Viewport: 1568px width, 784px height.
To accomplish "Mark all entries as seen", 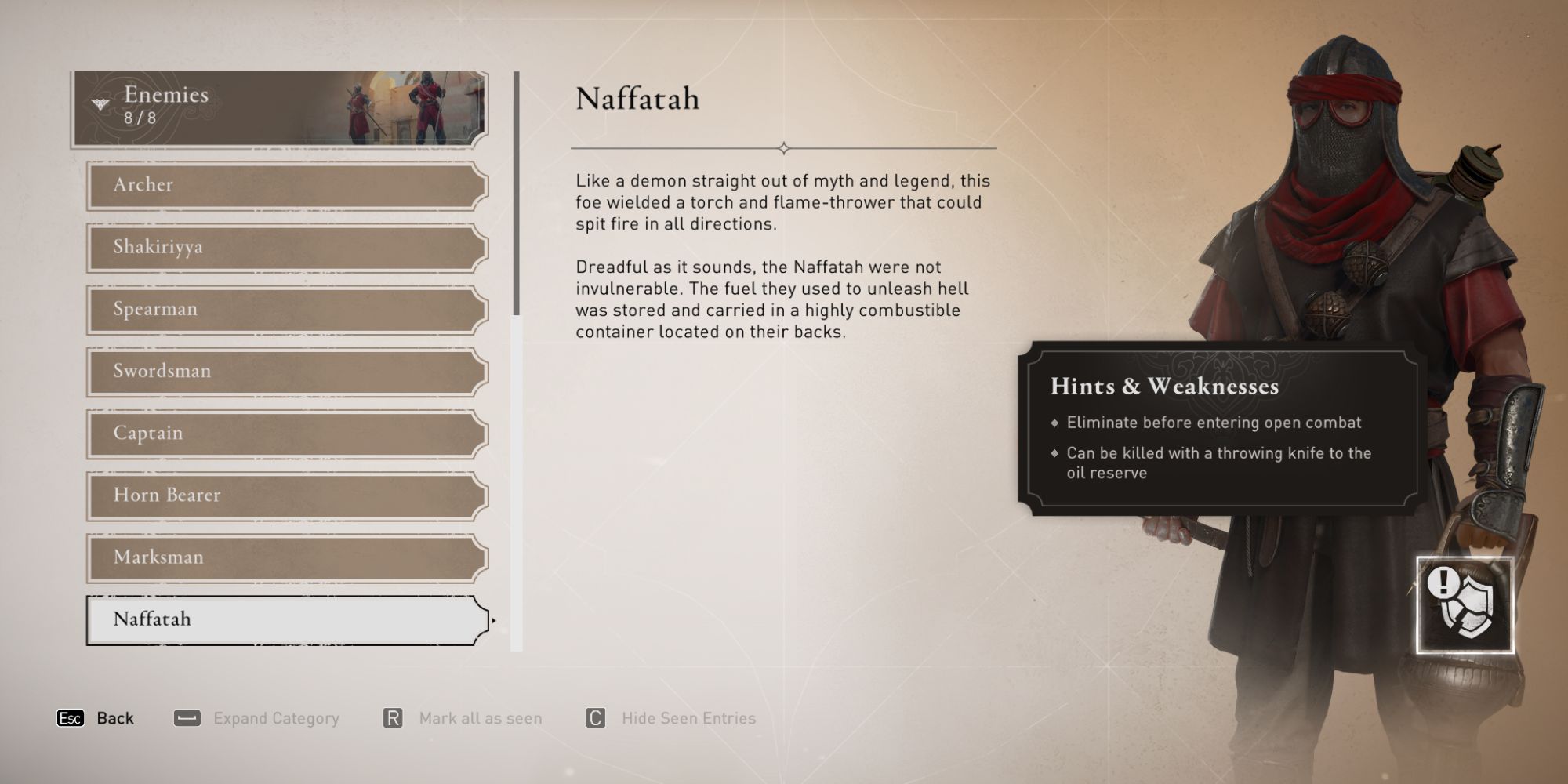I will 481,717.
